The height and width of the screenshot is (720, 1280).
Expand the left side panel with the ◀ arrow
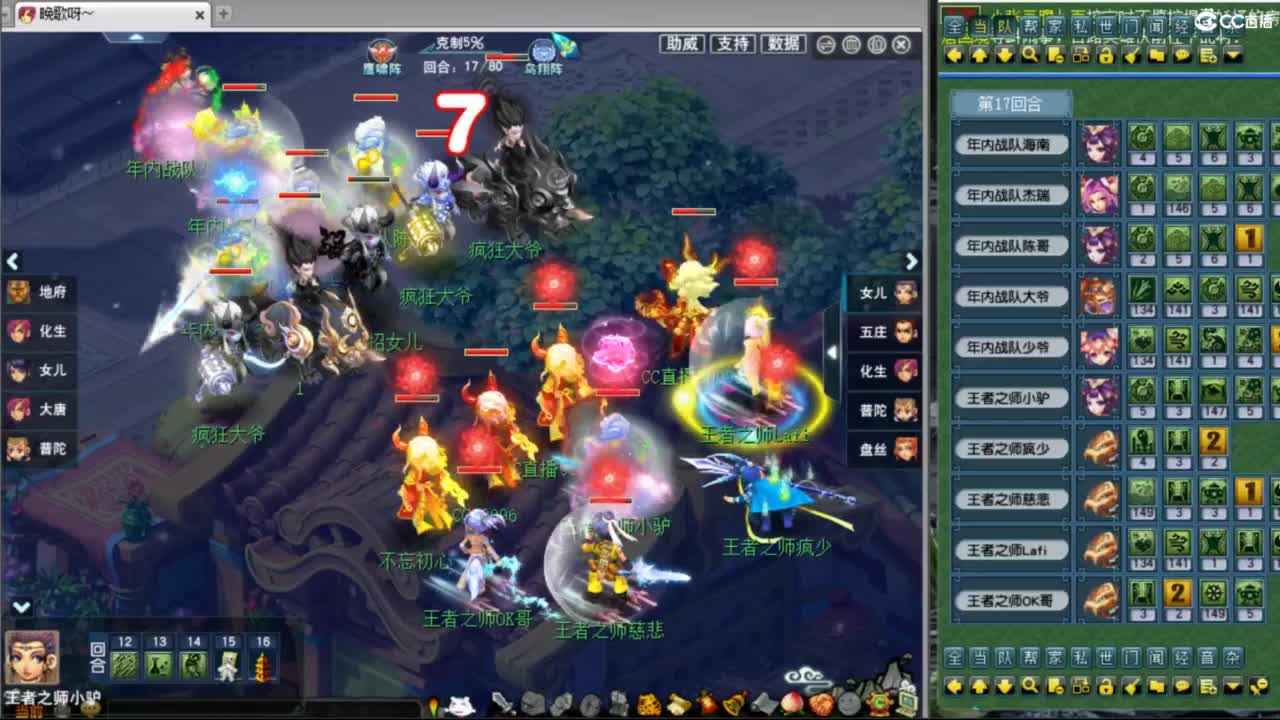pos(13,262)
